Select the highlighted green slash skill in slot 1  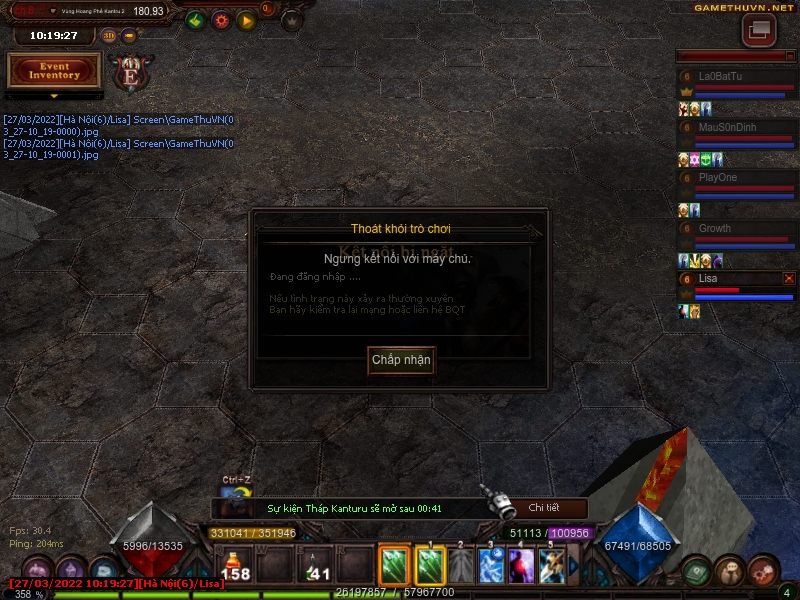[x=430, y=566]
